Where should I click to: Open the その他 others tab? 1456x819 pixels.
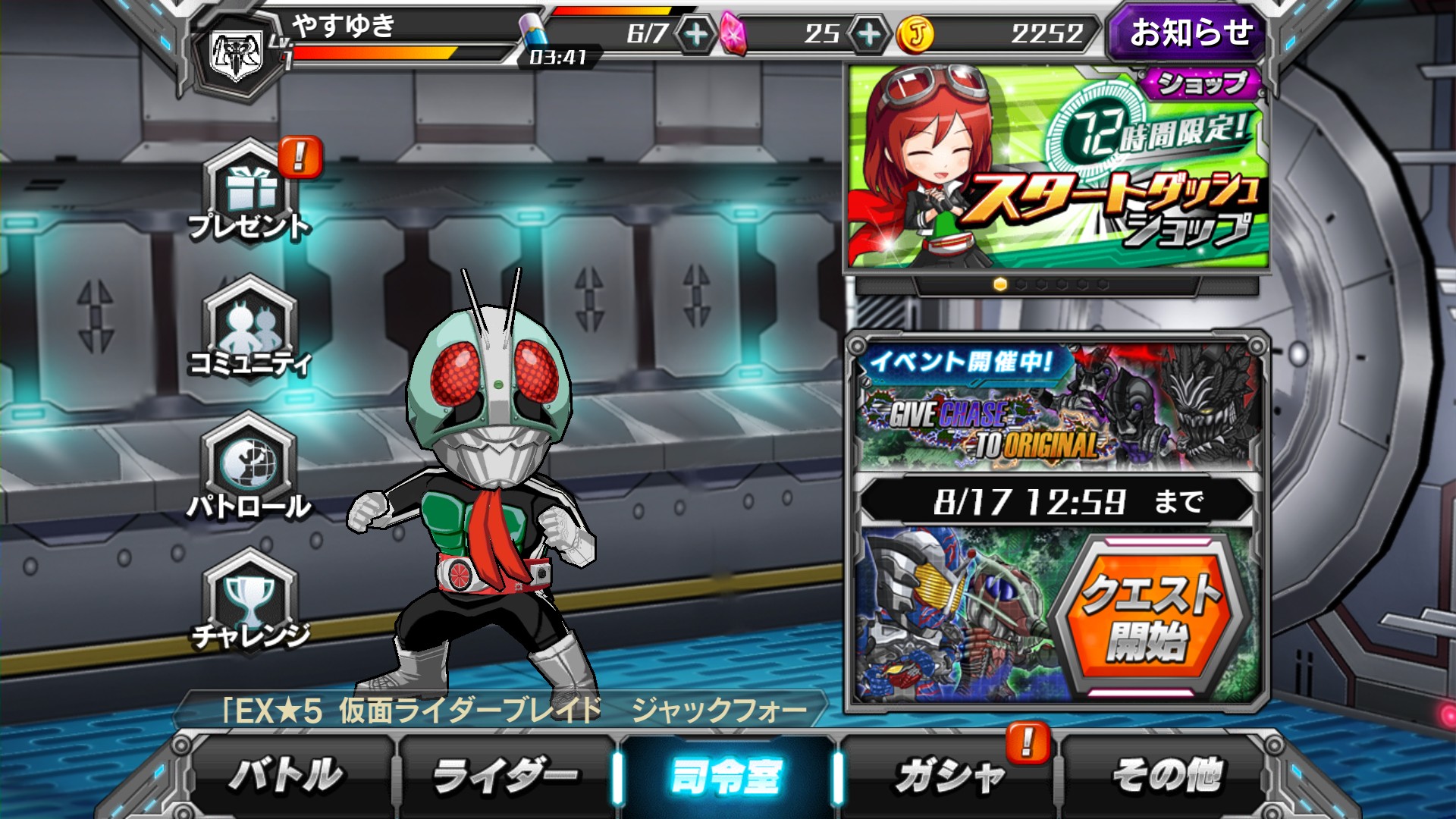1167,775
